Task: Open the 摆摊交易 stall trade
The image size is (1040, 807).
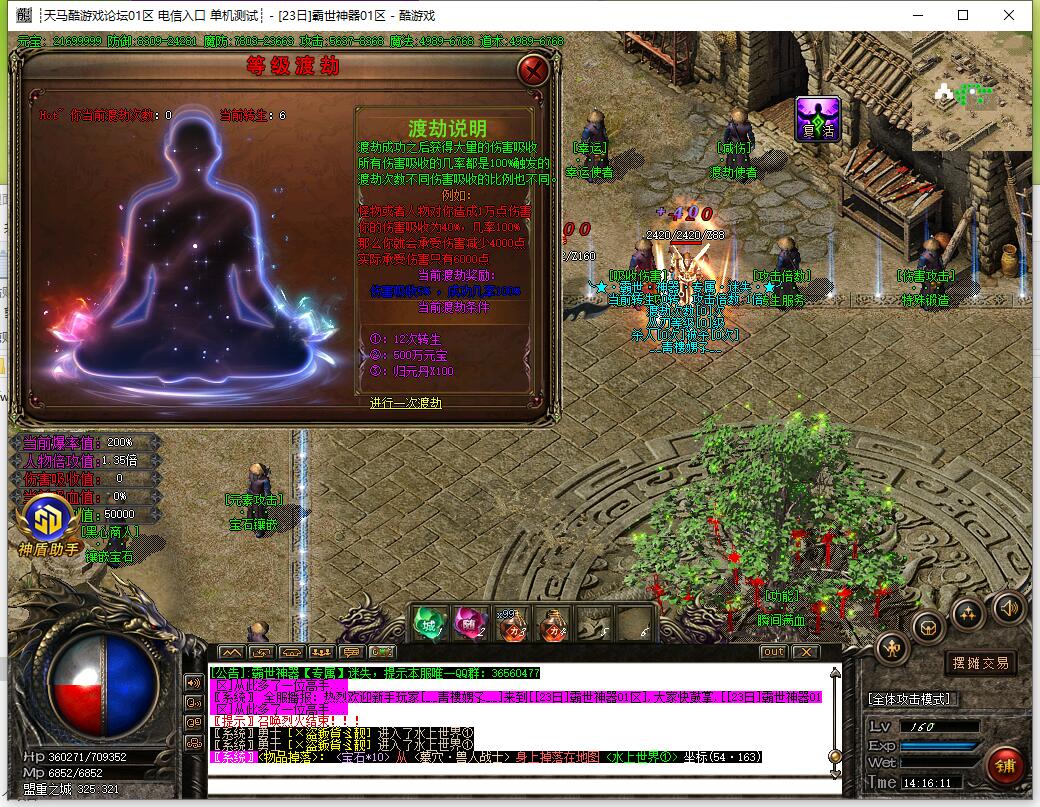Action: click(x=979, y=663)
